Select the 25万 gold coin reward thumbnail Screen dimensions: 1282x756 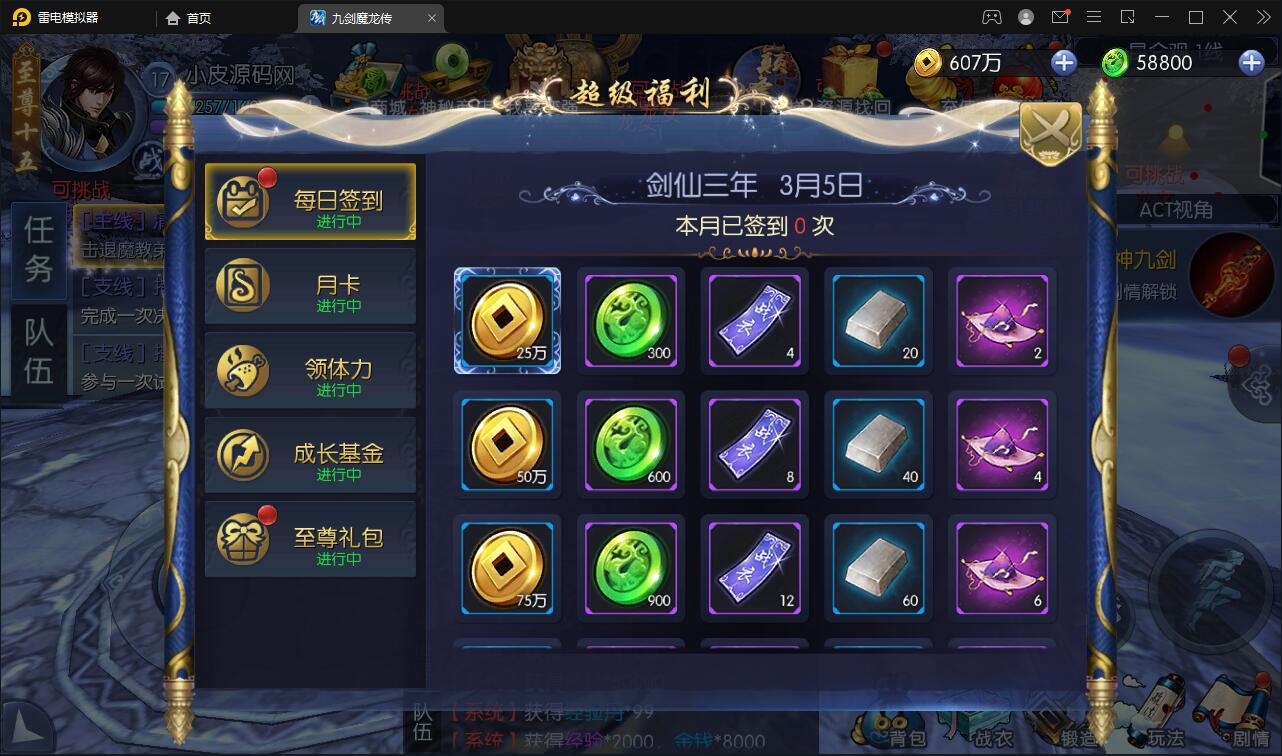pyautogui.click(x=507, y=320)
